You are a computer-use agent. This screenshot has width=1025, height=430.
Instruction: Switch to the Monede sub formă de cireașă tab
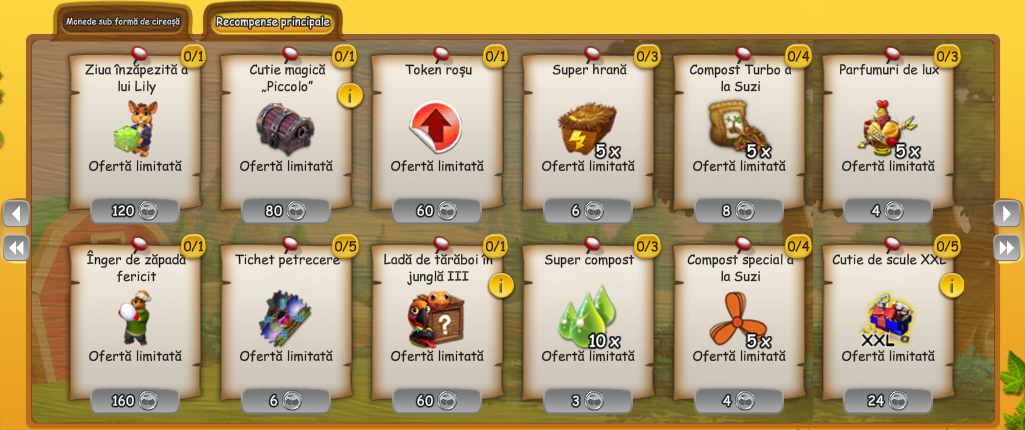coord(124,21)
